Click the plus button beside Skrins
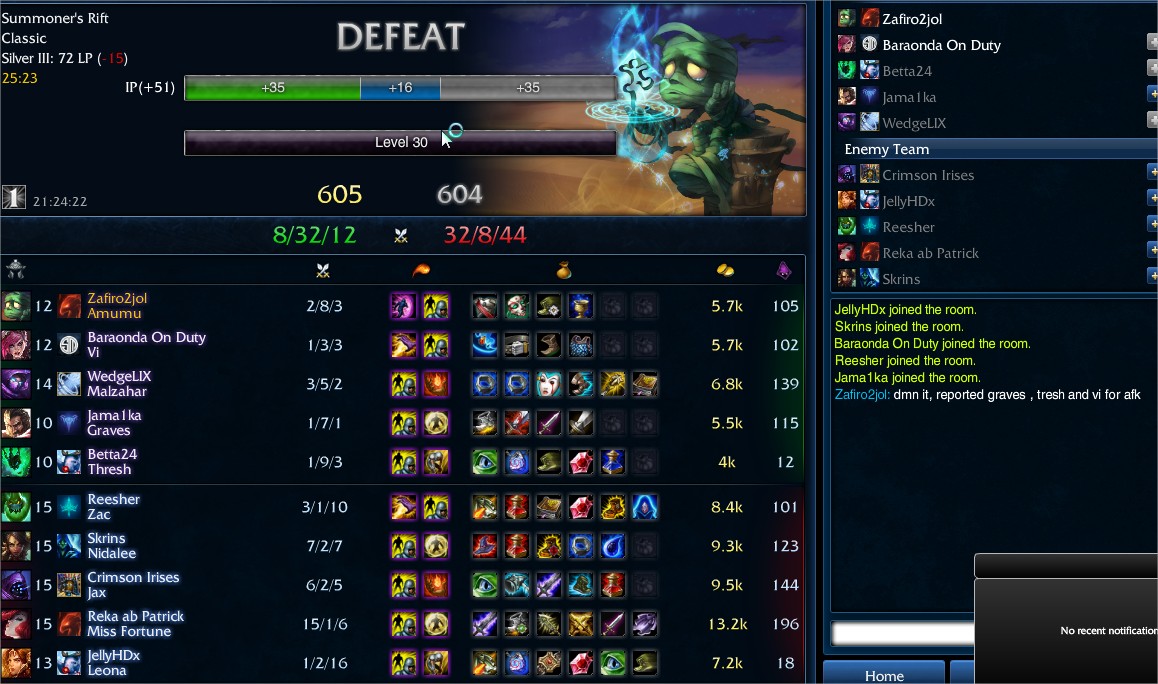Screen dimensions: 1158x684 tap(1152, 277)
